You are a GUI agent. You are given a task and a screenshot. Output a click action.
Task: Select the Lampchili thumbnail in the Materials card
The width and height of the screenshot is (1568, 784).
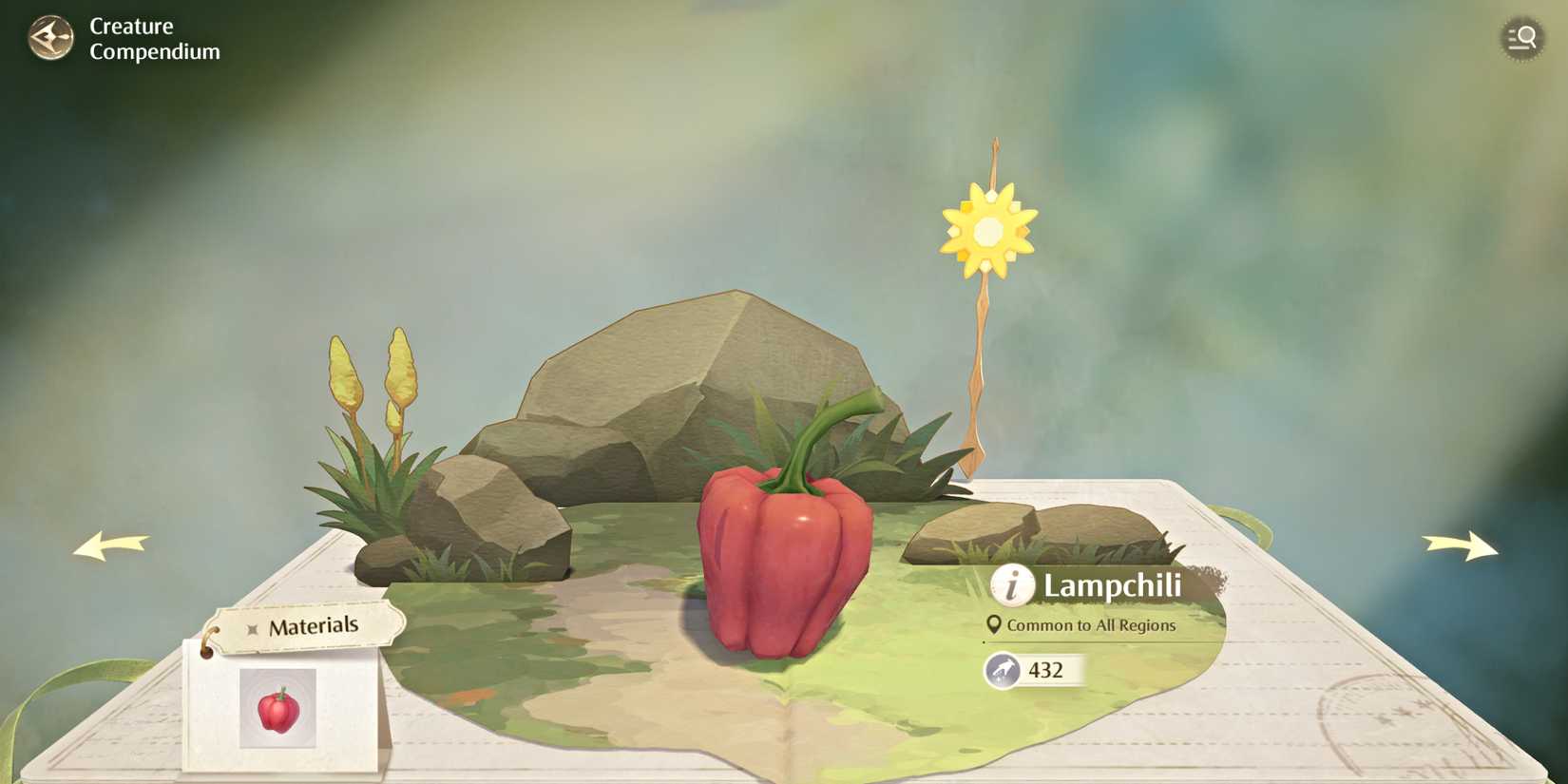(x=278, y=707)
